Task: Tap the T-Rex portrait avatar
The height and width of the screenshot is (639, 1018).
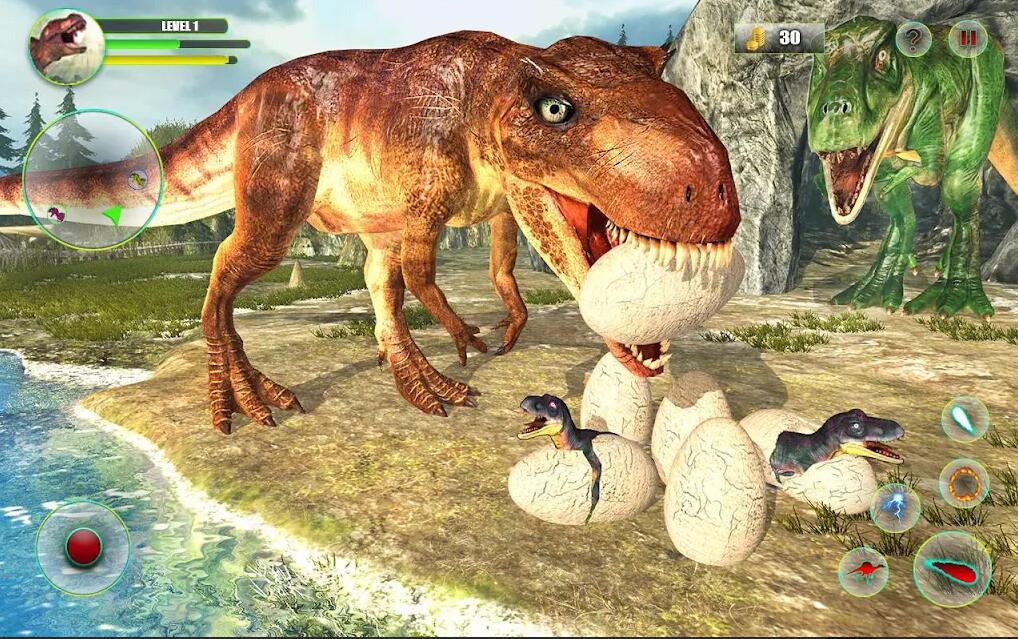Action: coord(67,46)
